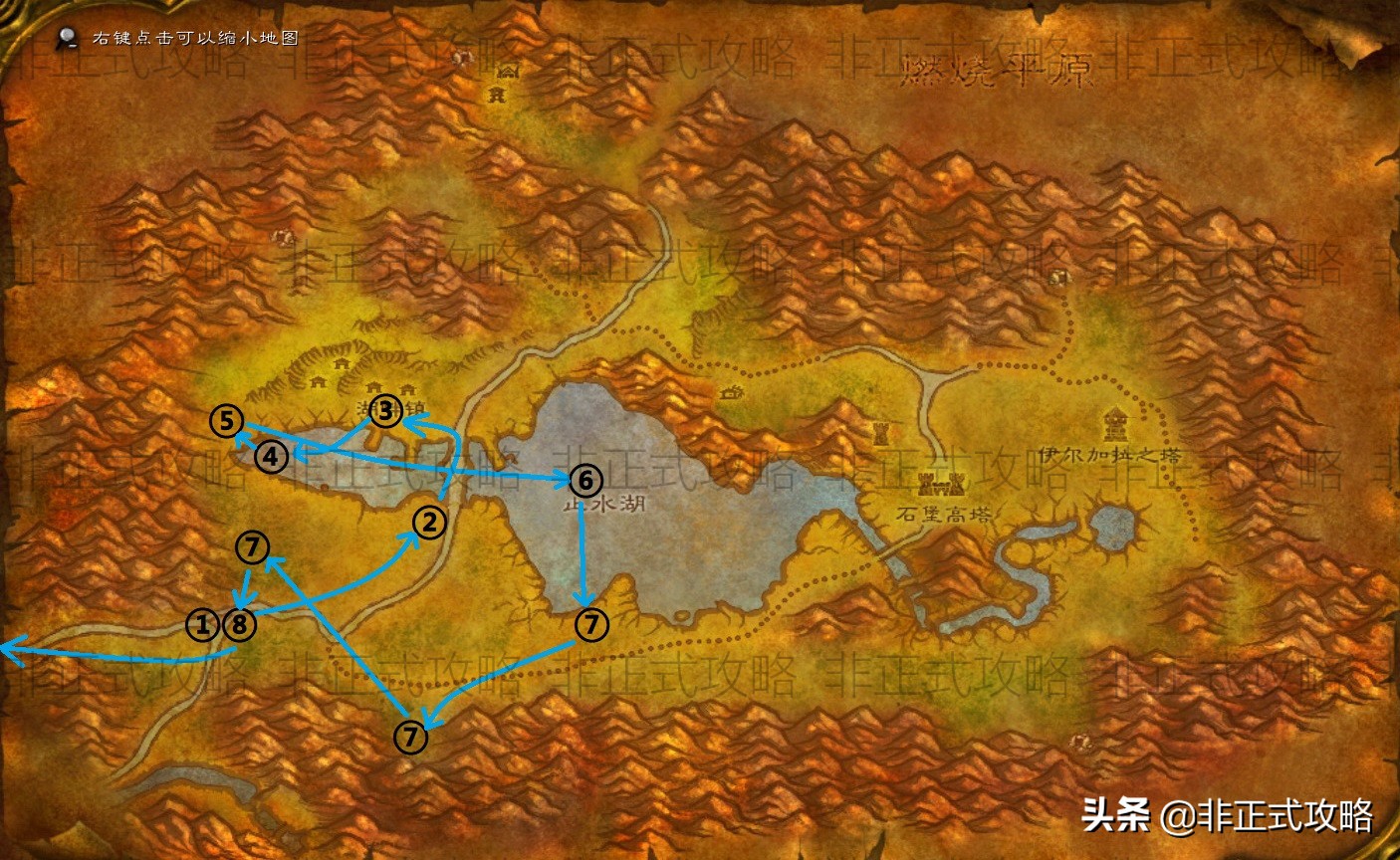Select marker ⑤ at the arrow's end
The height and width of the screenshot is (860, 1400).
coord(225,419)
